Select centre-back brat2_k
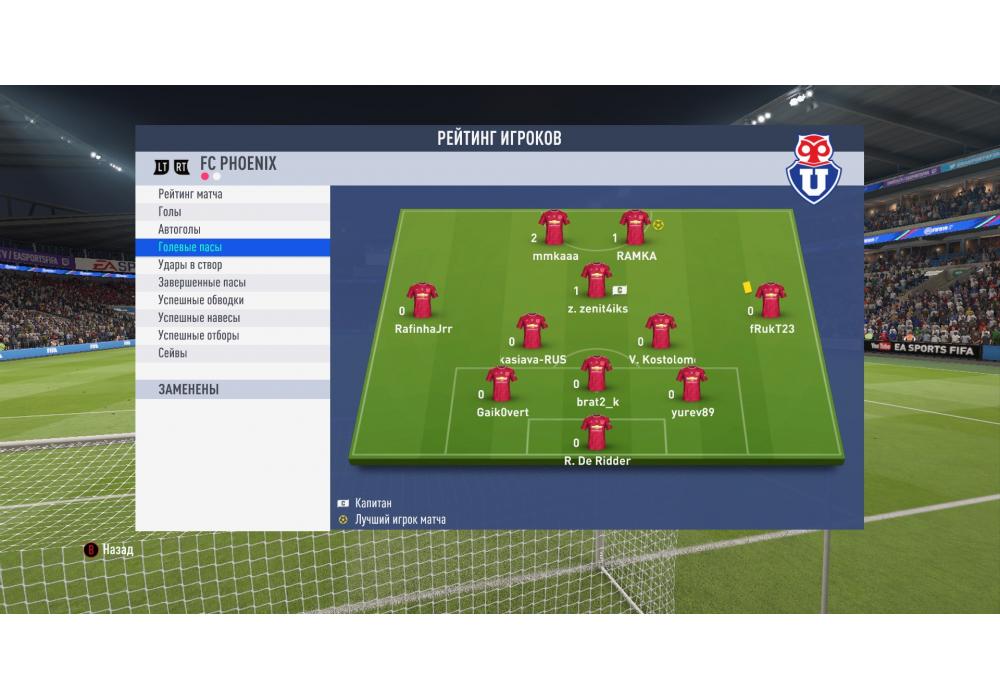This screenshot has width=1000, height=700. tap(597, 374)
